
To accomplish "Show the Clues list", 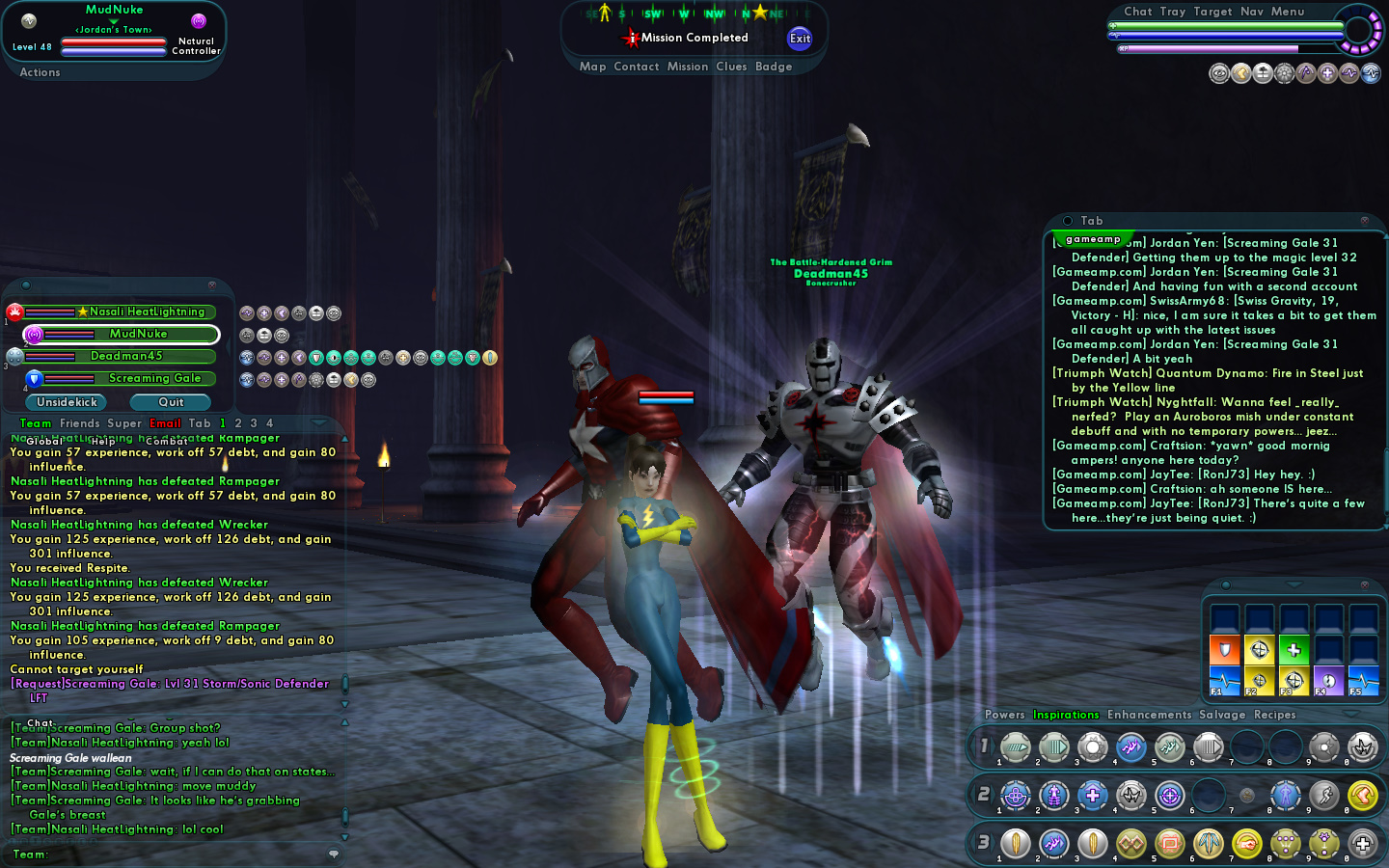I will pos(731,67).
